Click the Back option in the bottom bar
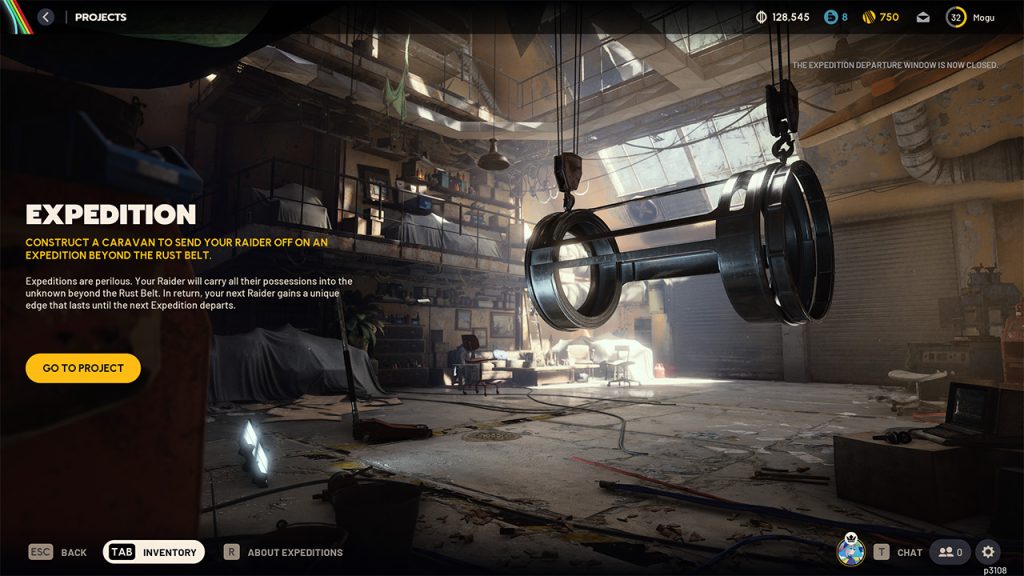The height and width of the screenshot is (576, 1024). pos(58,552)
